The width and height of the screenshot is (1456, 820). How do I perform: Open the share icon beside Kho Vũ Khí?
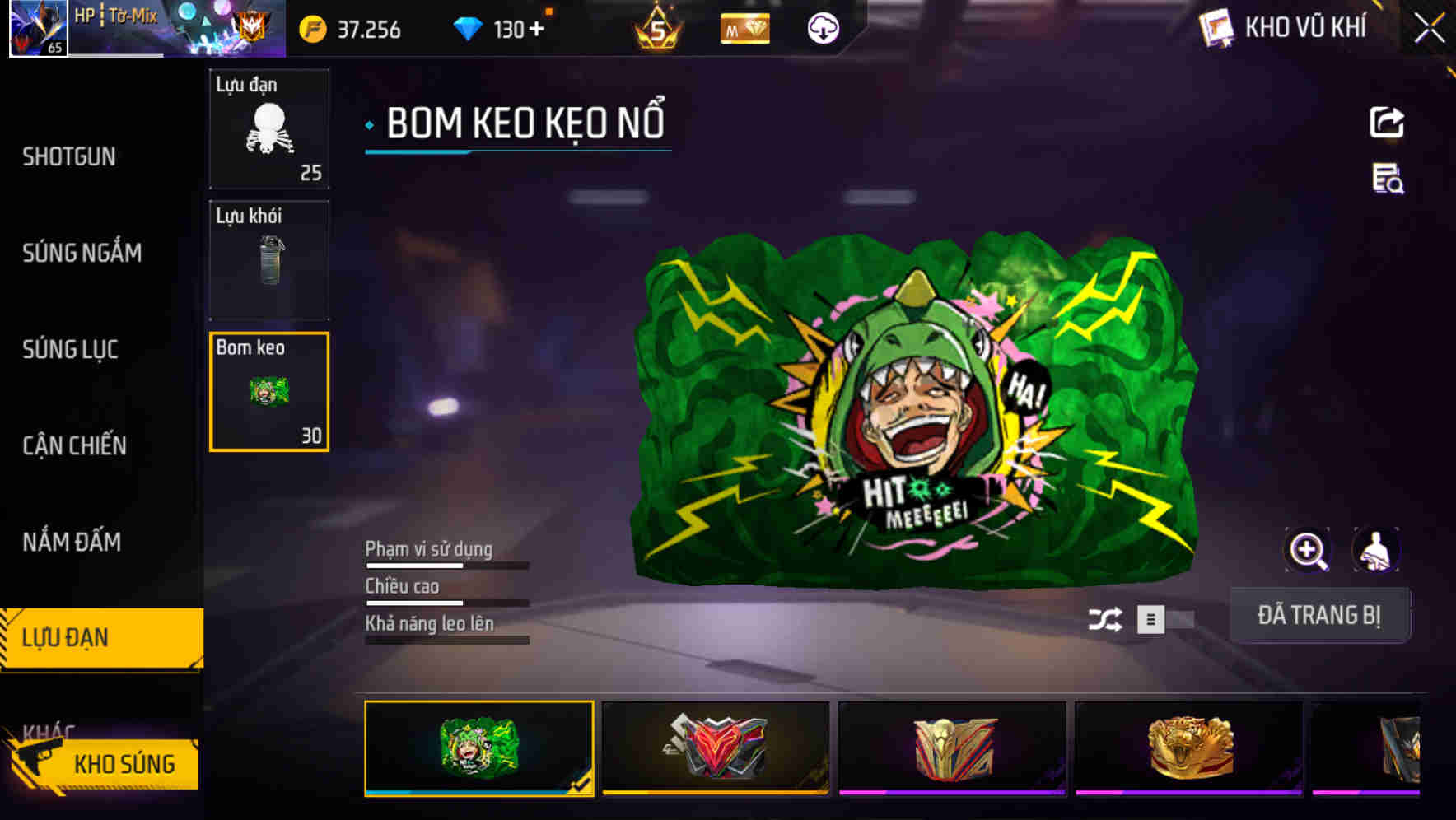click(1388, 121)
